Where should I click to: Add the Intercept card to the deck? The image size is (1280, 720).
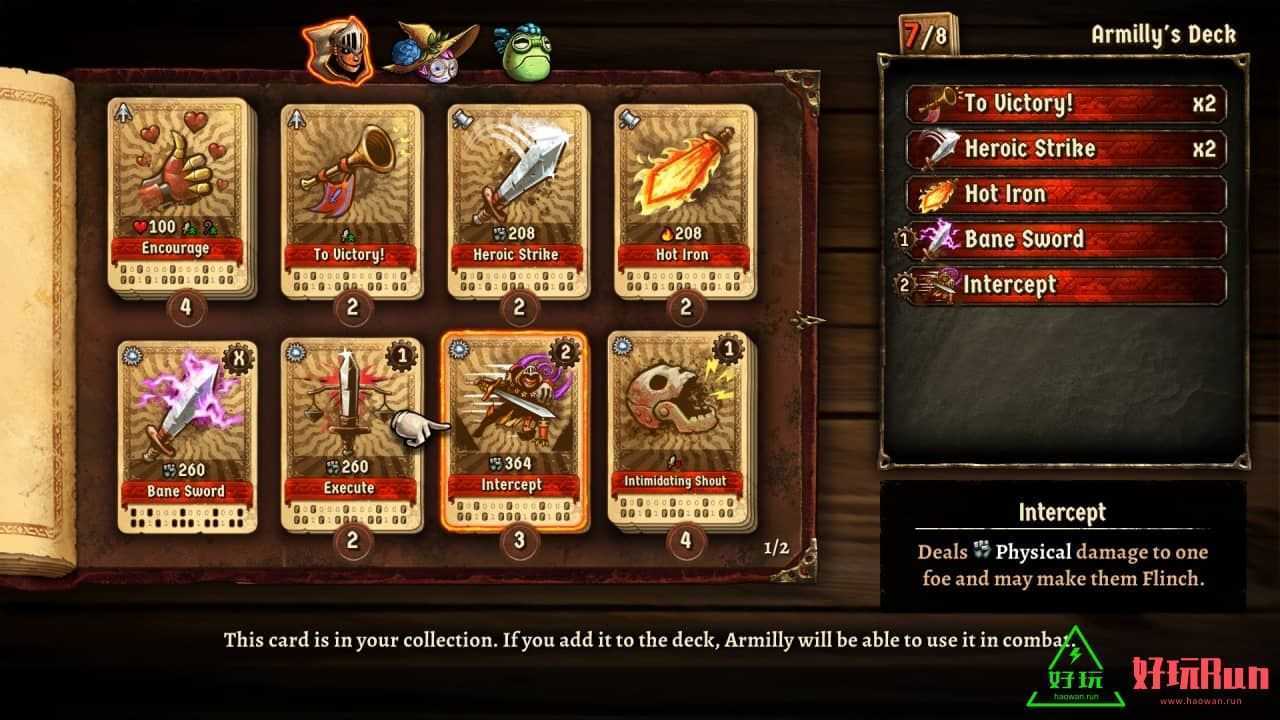tap(517, 430)
